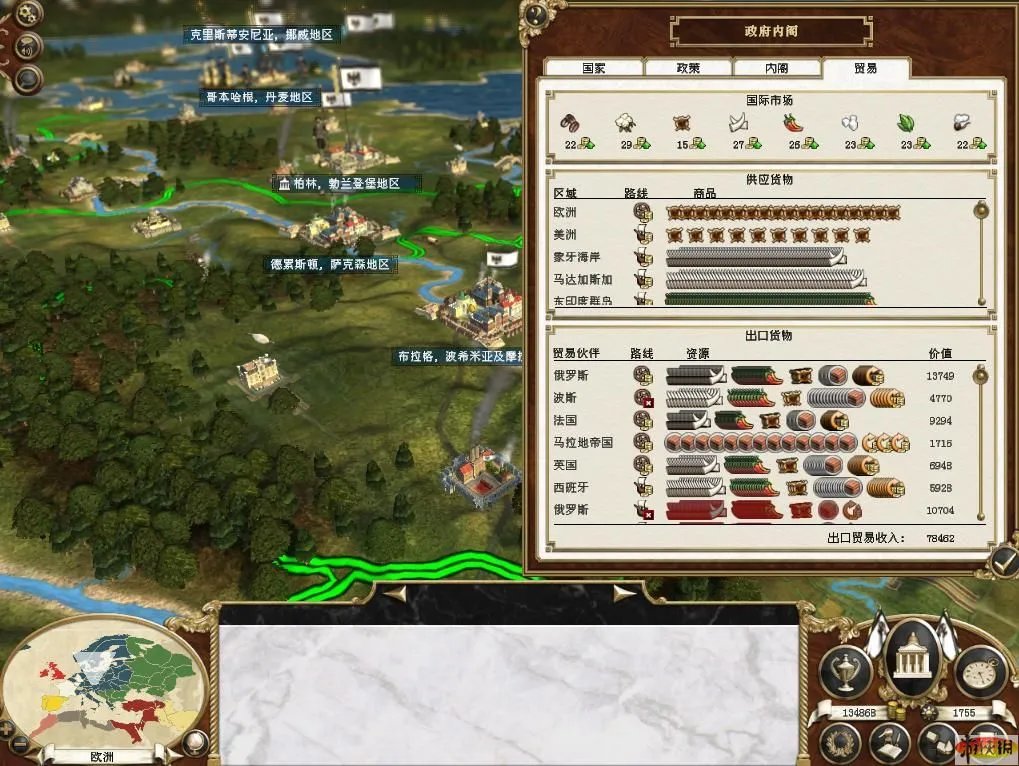
Task: Open the 政策 tab
Action: coord(687,69)
